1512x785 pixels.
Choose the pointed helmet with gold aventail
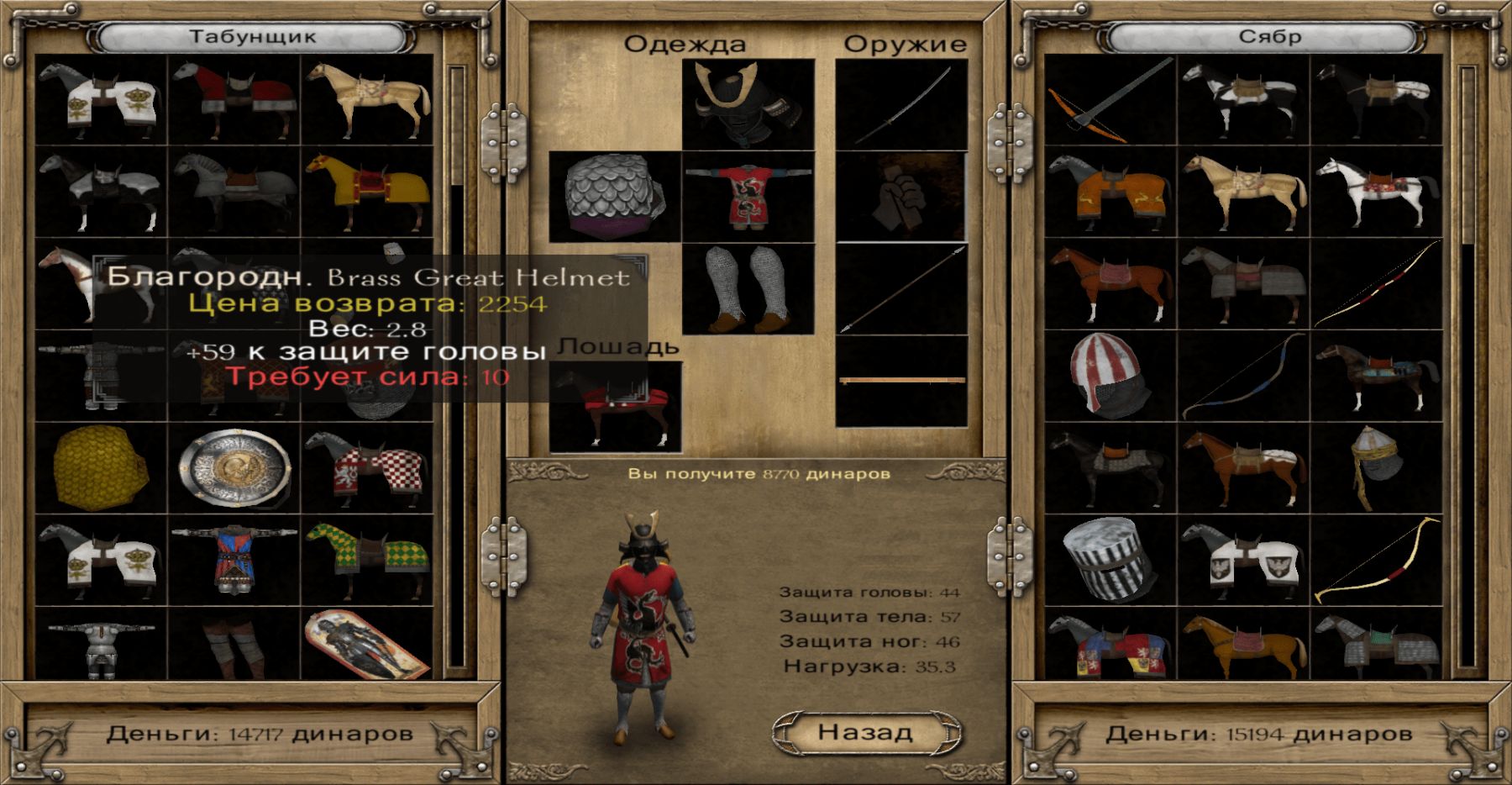click(1377, 468)
